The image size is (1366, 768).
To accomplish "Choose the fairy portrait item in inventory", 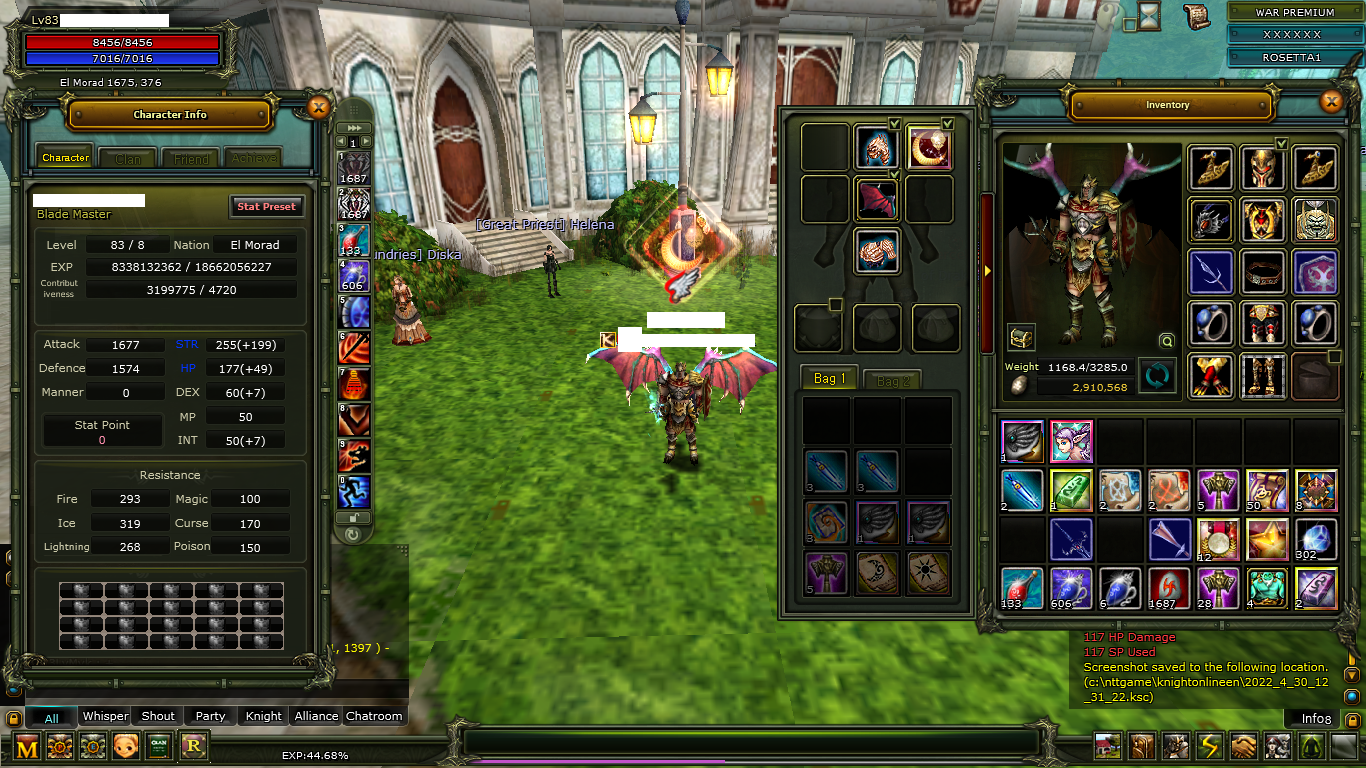I will (x=1071, y=441).
